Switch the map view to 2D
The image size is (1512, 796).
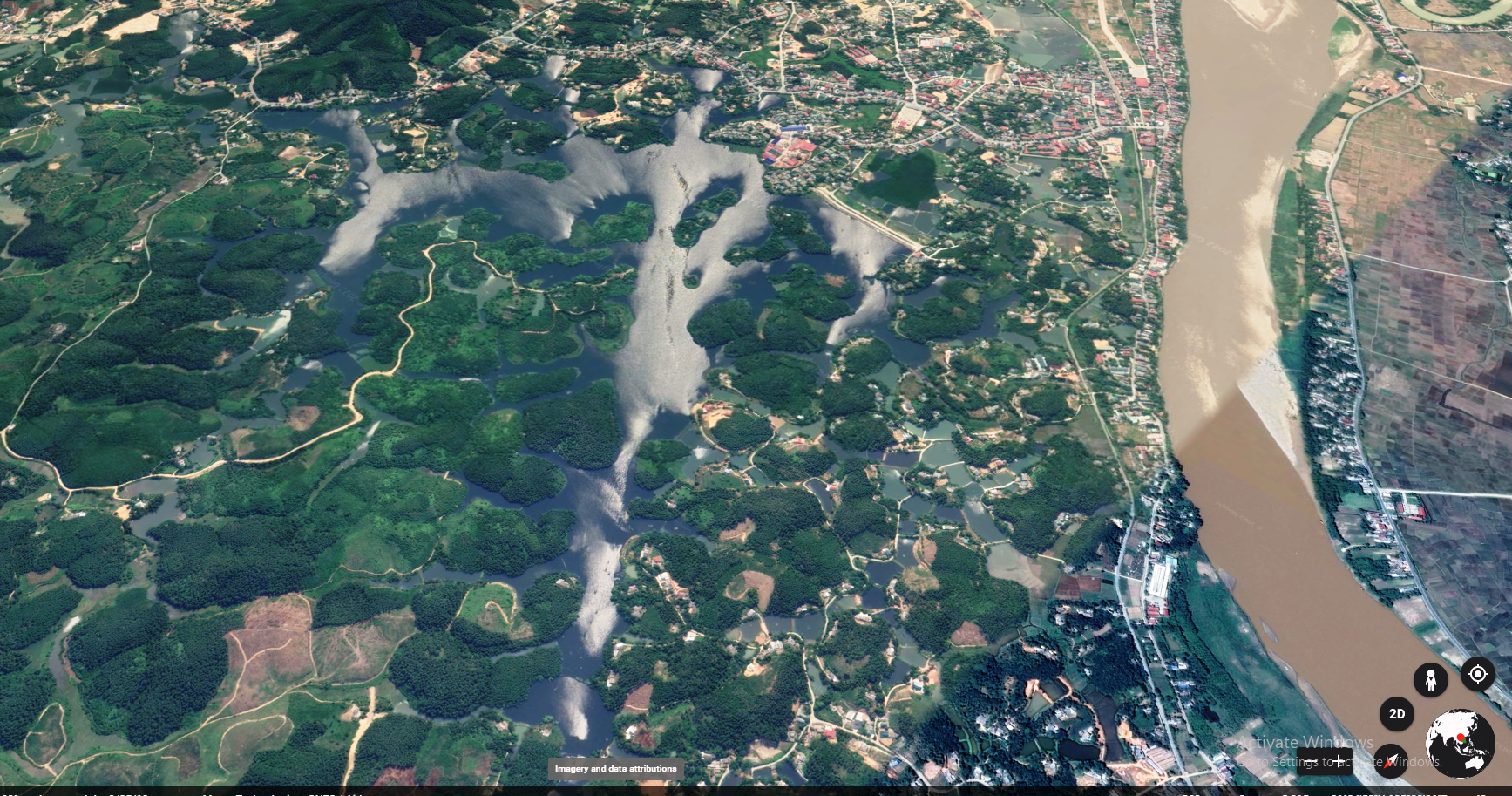click(1396, 714)
